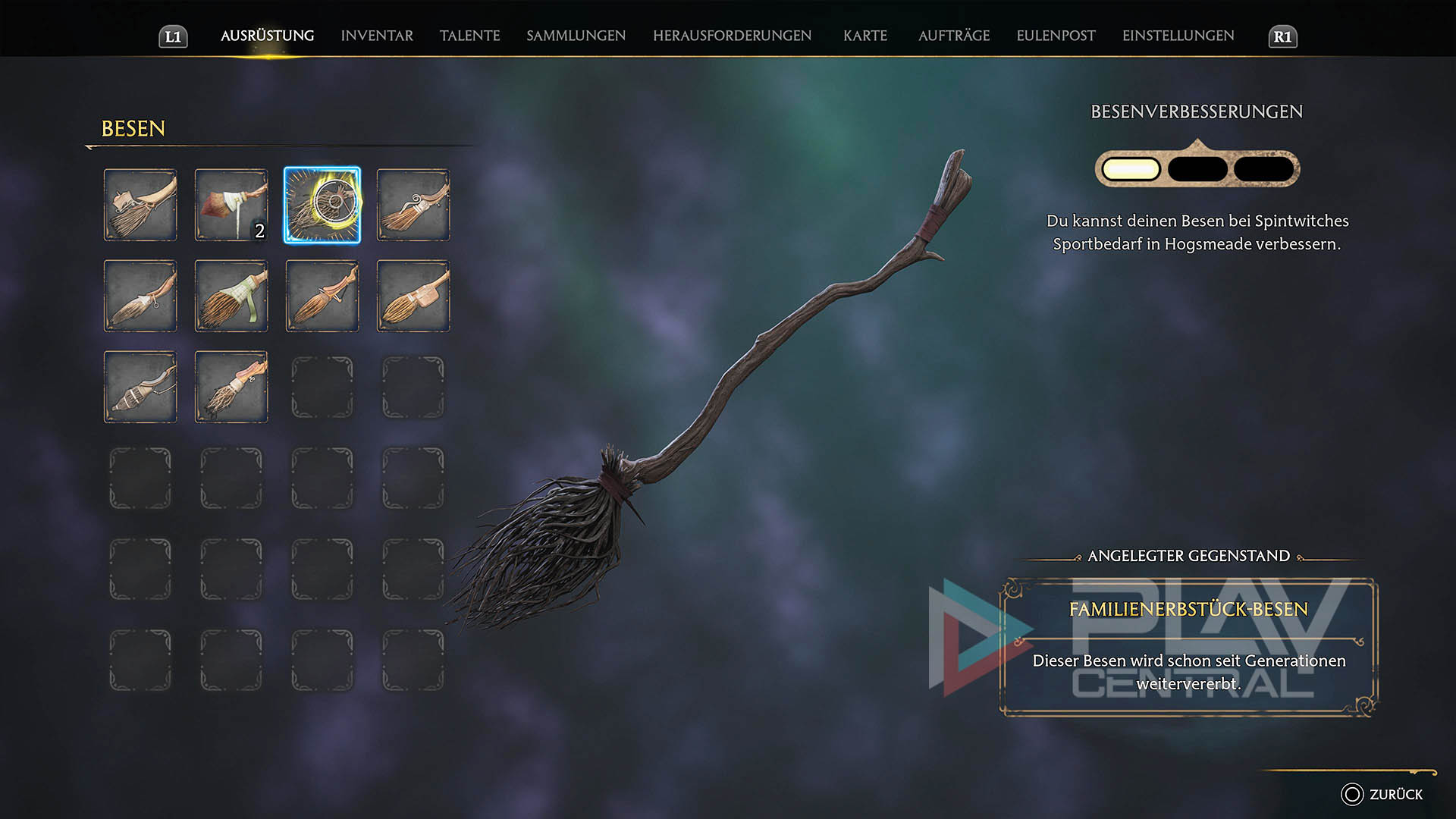Select the broom with green ribbon
The height and width of the screenshot is (819, 1456).
point(231,296)
